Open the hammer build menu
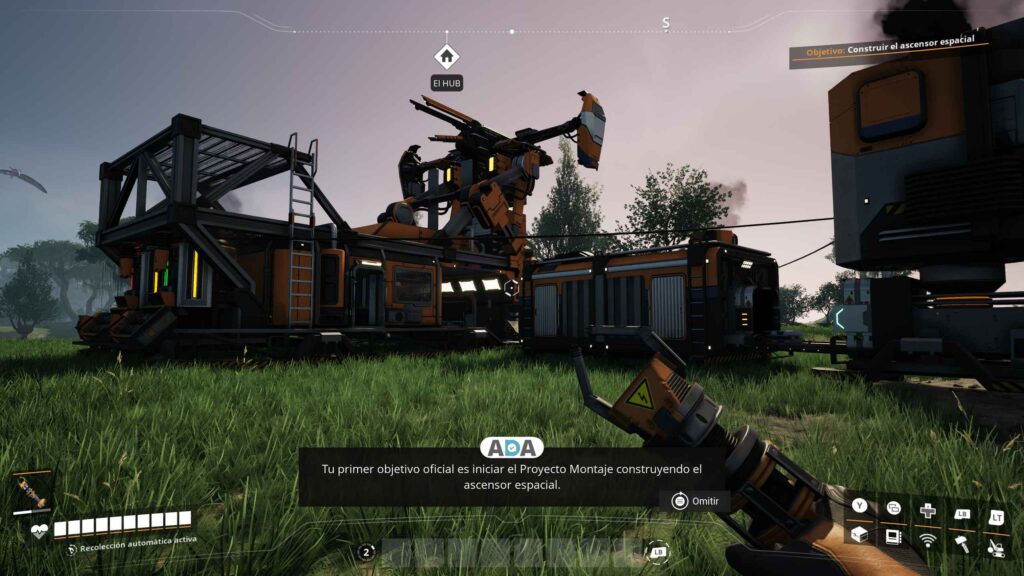The width and height of the screenshot is (1024, 576). point(962,543)
